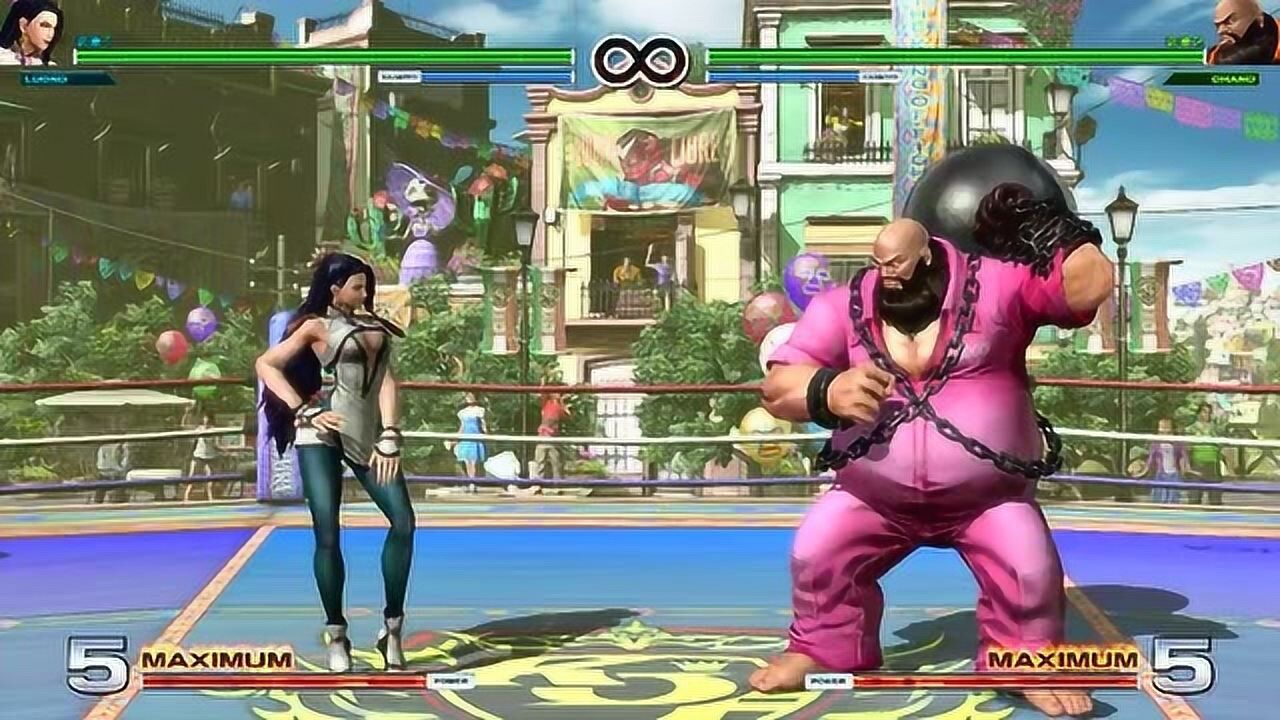Click Luong's character portrait
The height and width of the screenshot is (720, 1280).
coord(30,30)
